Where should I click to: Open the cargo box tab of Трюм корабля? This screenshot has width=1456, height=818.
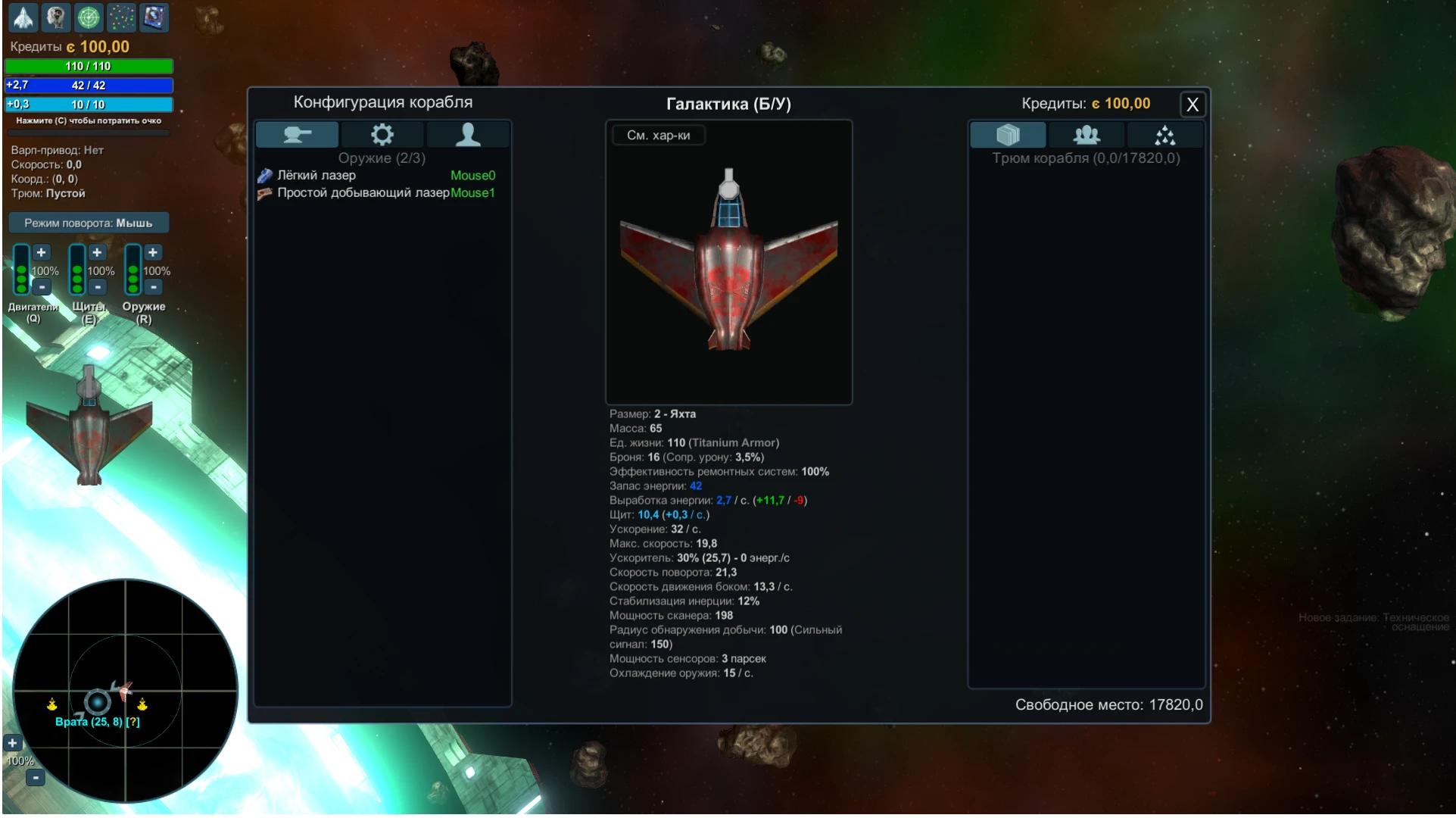point(1007,134)
